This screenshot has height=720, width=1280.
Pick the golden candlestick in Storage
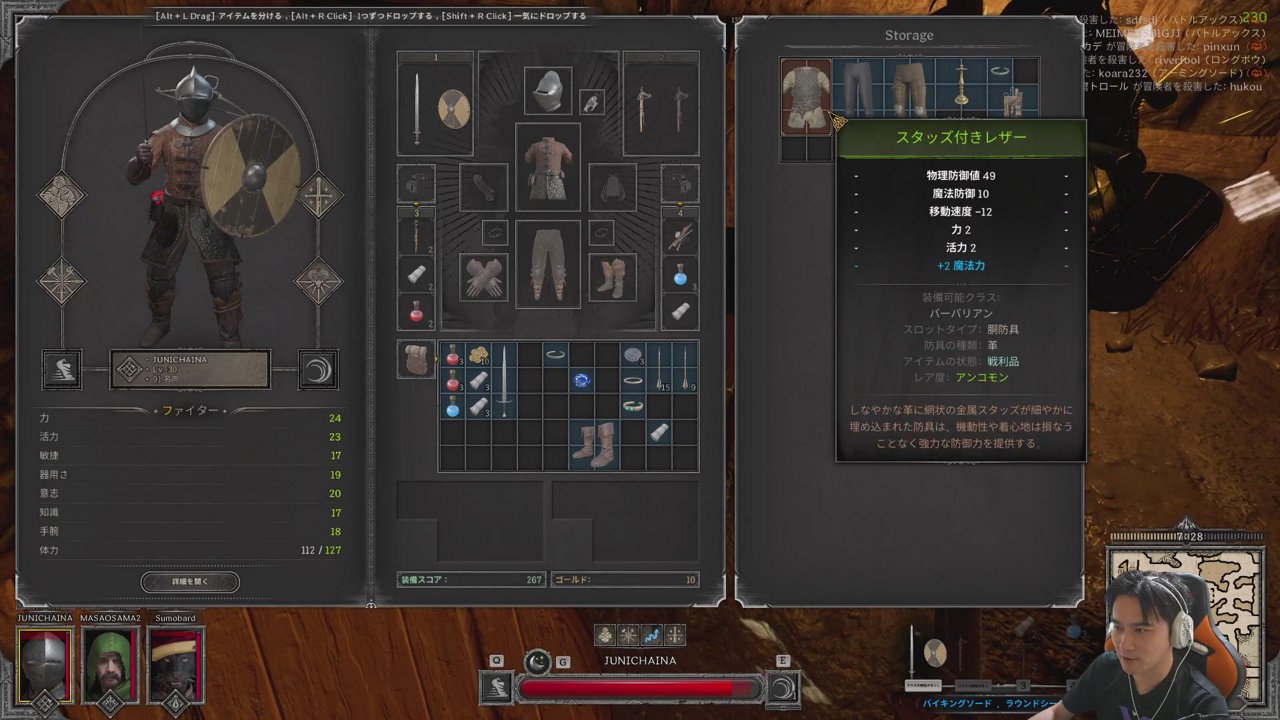click(961, 85)
